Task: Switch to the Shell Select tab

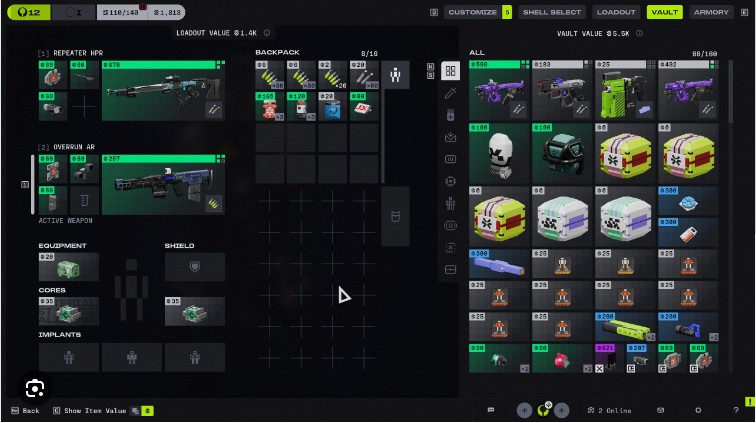Action: (x=551, y=12)
